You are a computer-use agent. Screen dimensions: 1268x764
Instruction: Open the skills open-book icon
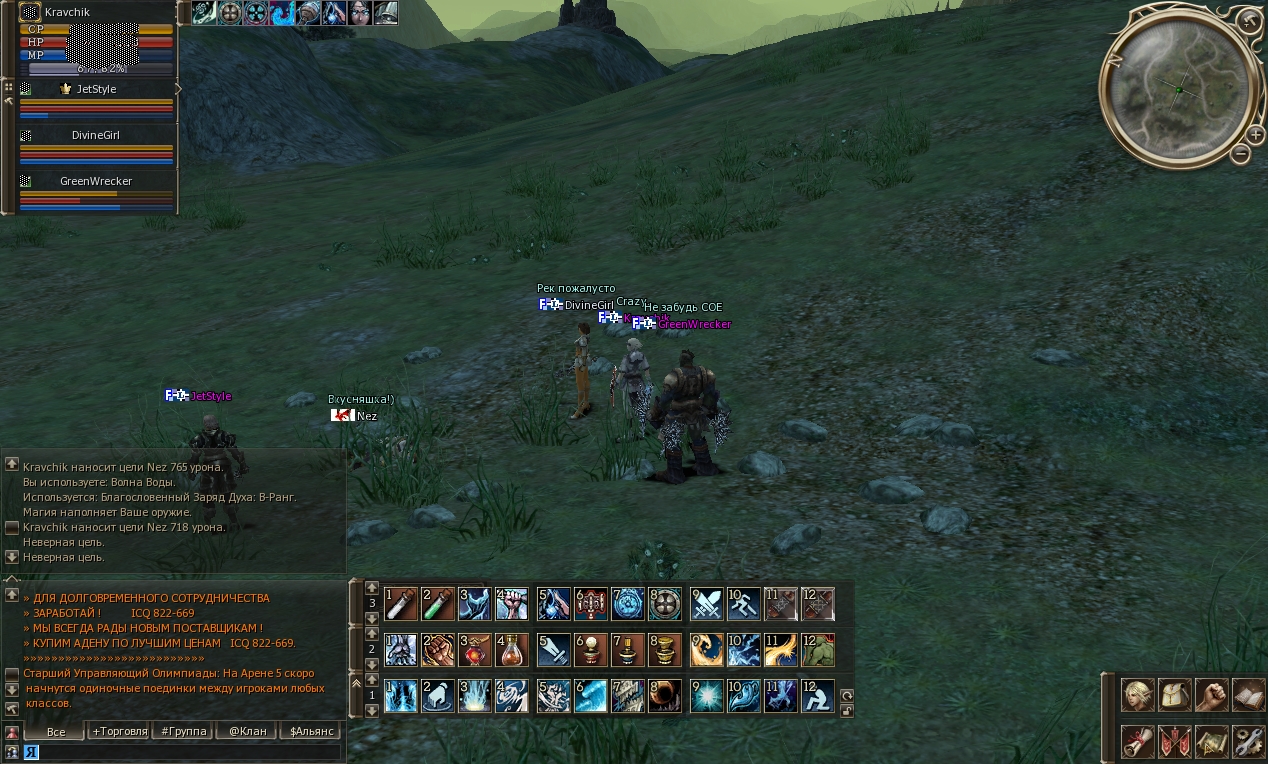click(x=1248, y=695)
